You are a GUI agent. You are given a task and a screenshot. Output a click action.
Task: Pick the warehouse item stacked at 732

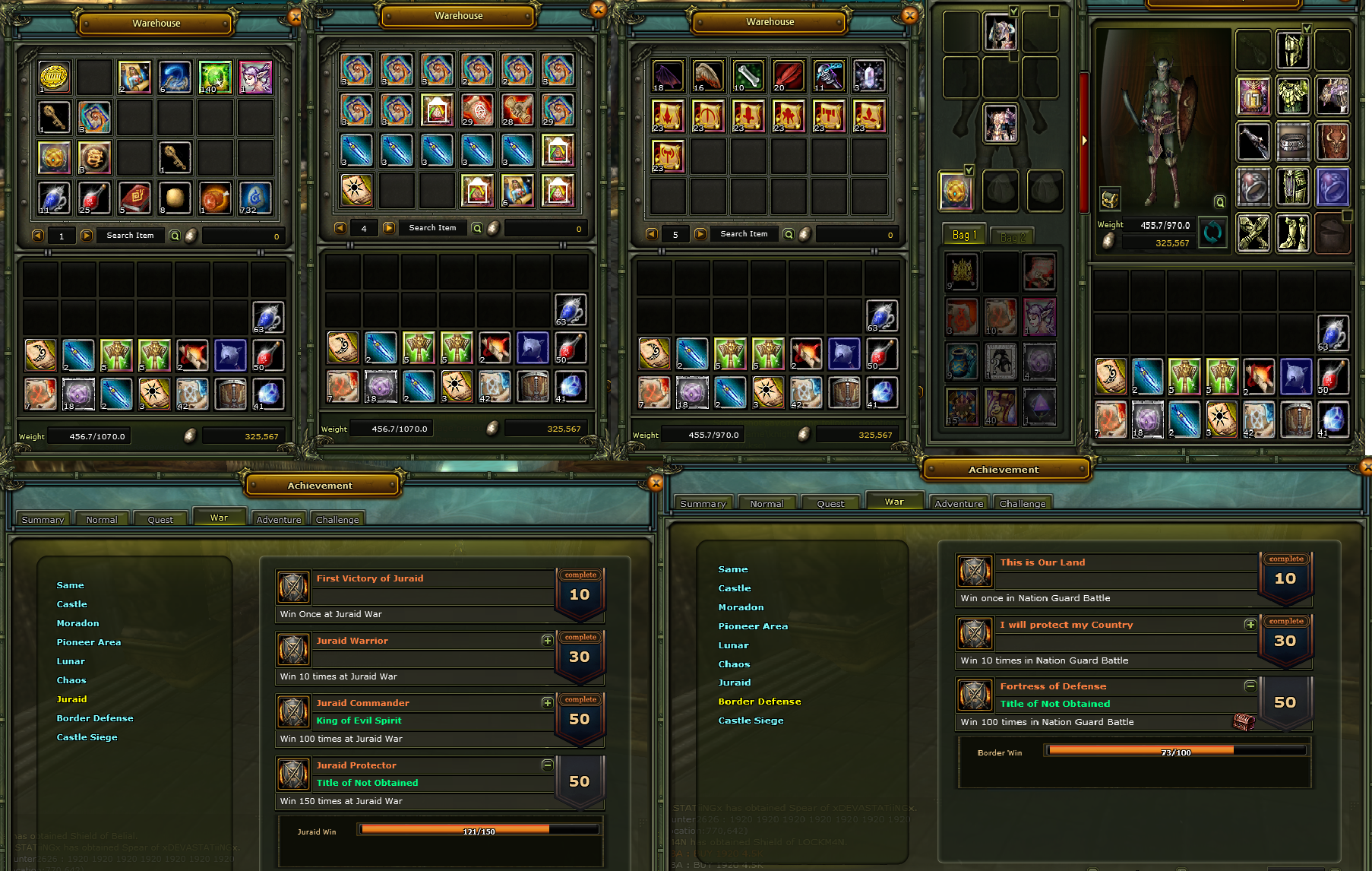pyautogui.click(x=255, y=198)
